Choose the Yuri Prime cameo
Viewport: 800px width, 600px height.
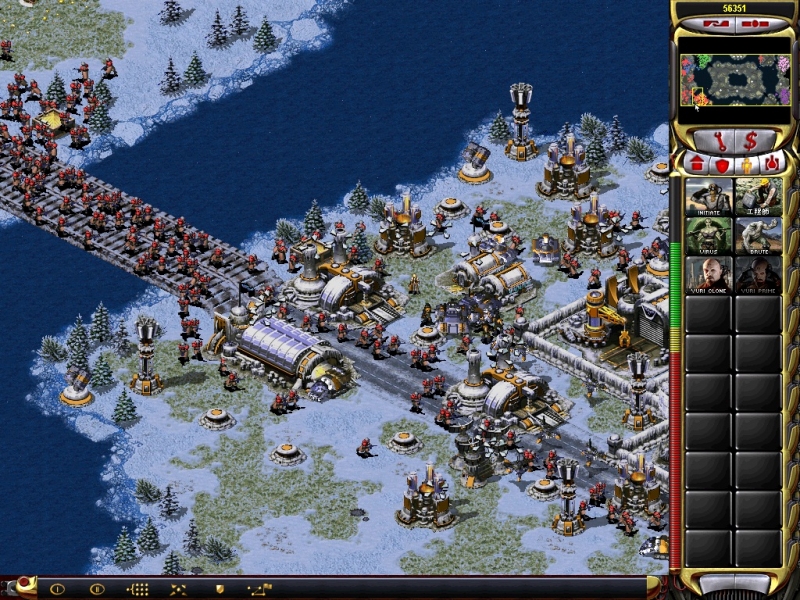(x=757, y=275)
